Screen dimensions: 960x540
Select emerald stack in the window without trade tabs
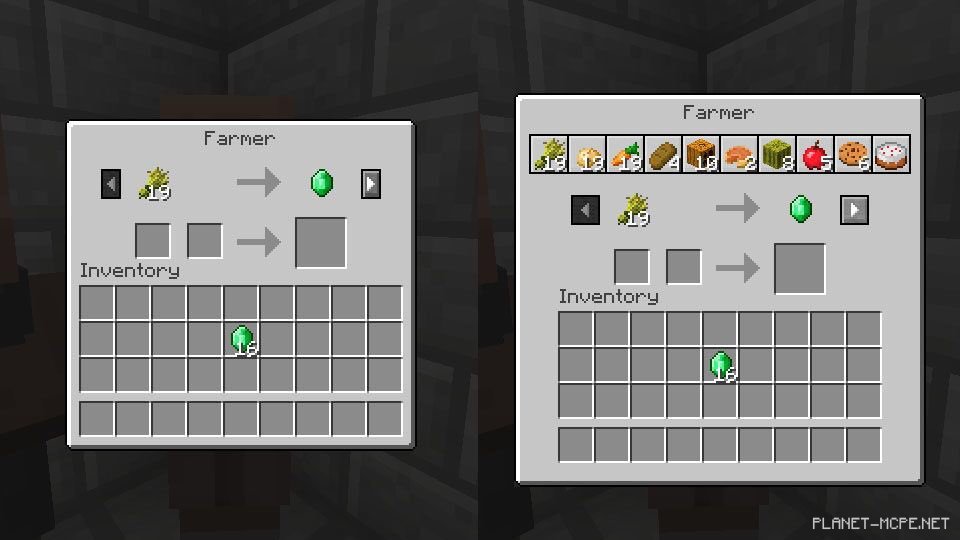click(x=242, y=340)
